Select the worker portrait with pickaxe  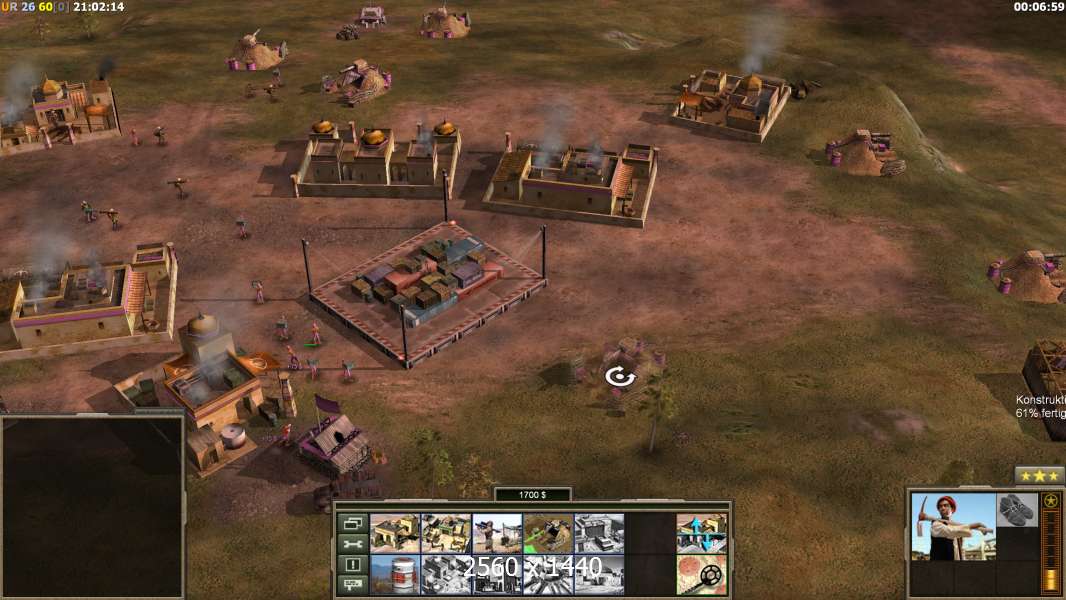tap(953, 526)
